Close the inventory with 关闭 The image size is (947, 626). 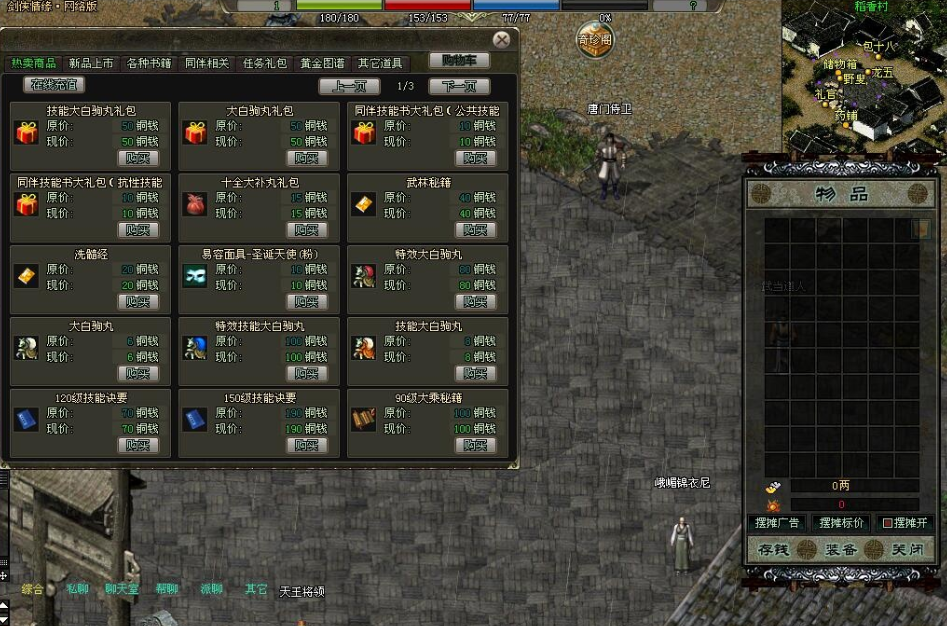907,549
